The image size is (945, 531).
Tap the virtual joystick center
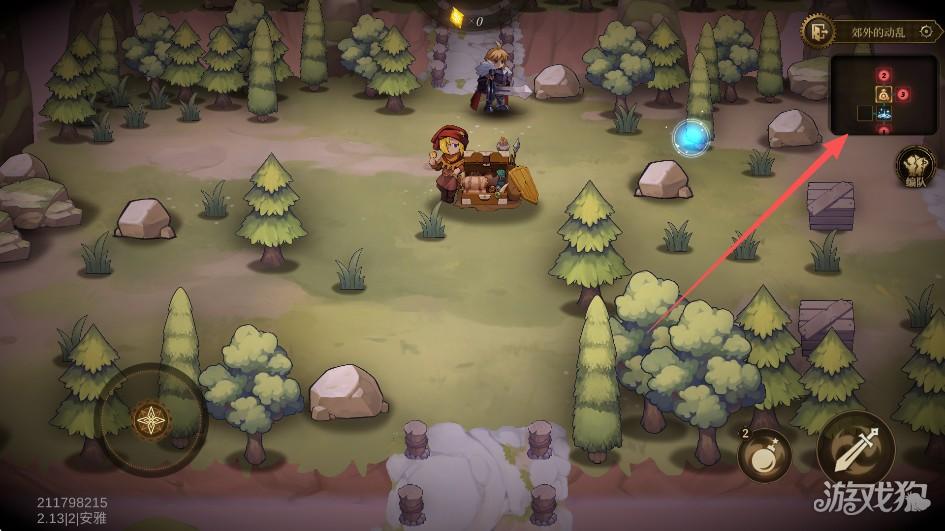point(152,420)
